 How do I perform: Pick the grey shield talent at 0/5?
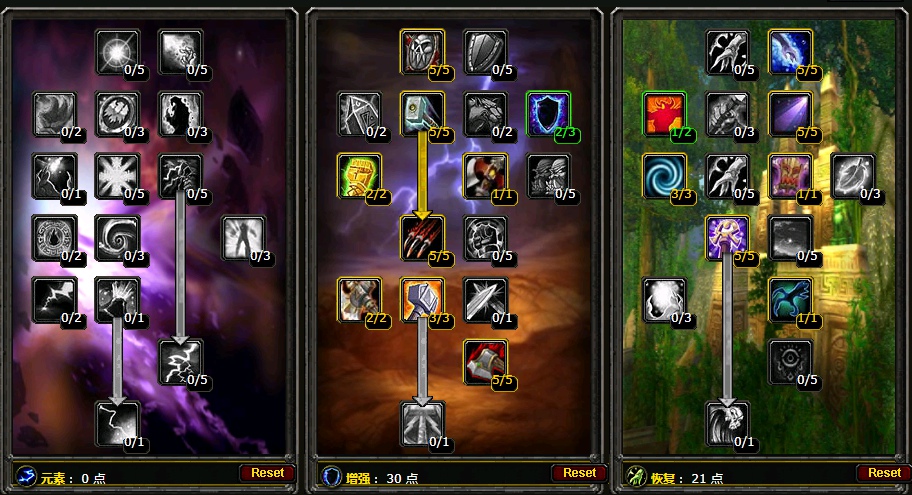tap(485, 51)
